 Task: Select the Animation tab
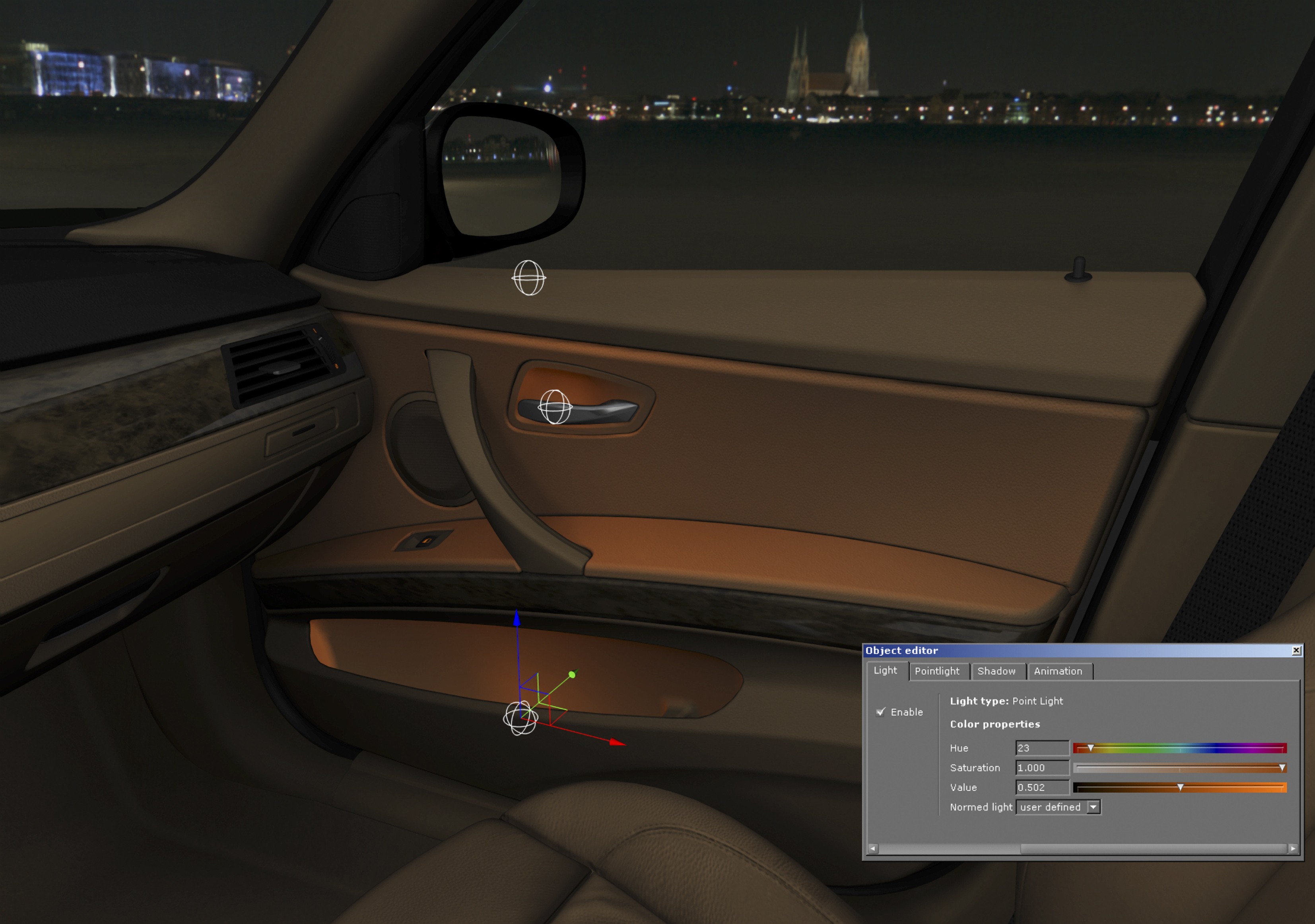click(1058, 671)
